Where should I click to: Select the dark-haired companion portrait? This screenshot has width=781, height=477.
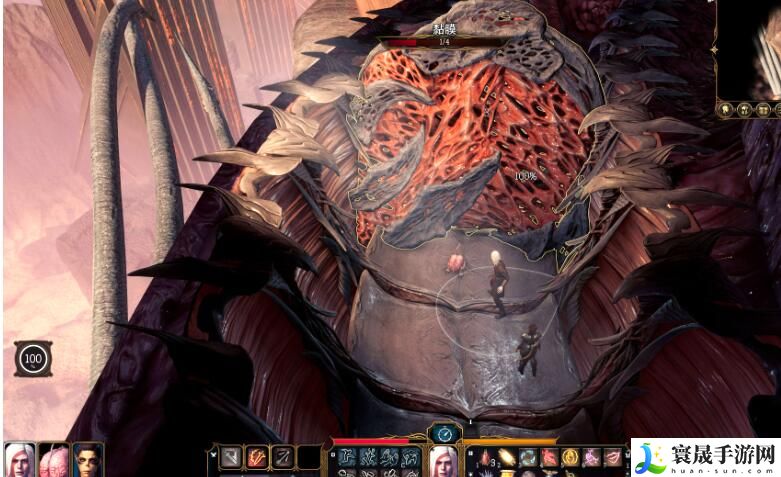(x=88, y=459)
